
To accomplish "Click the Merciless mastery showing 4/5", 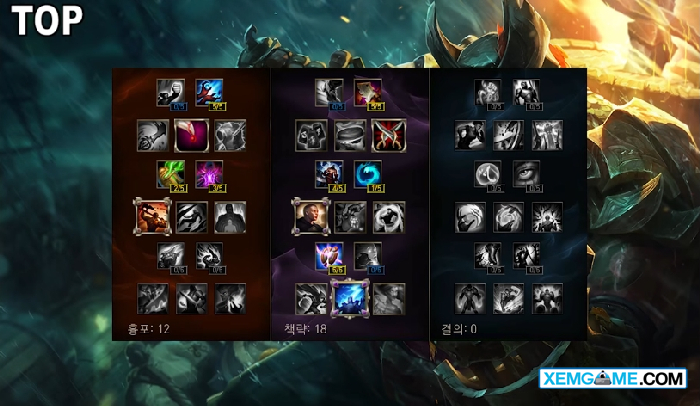I will coord(329,174).
